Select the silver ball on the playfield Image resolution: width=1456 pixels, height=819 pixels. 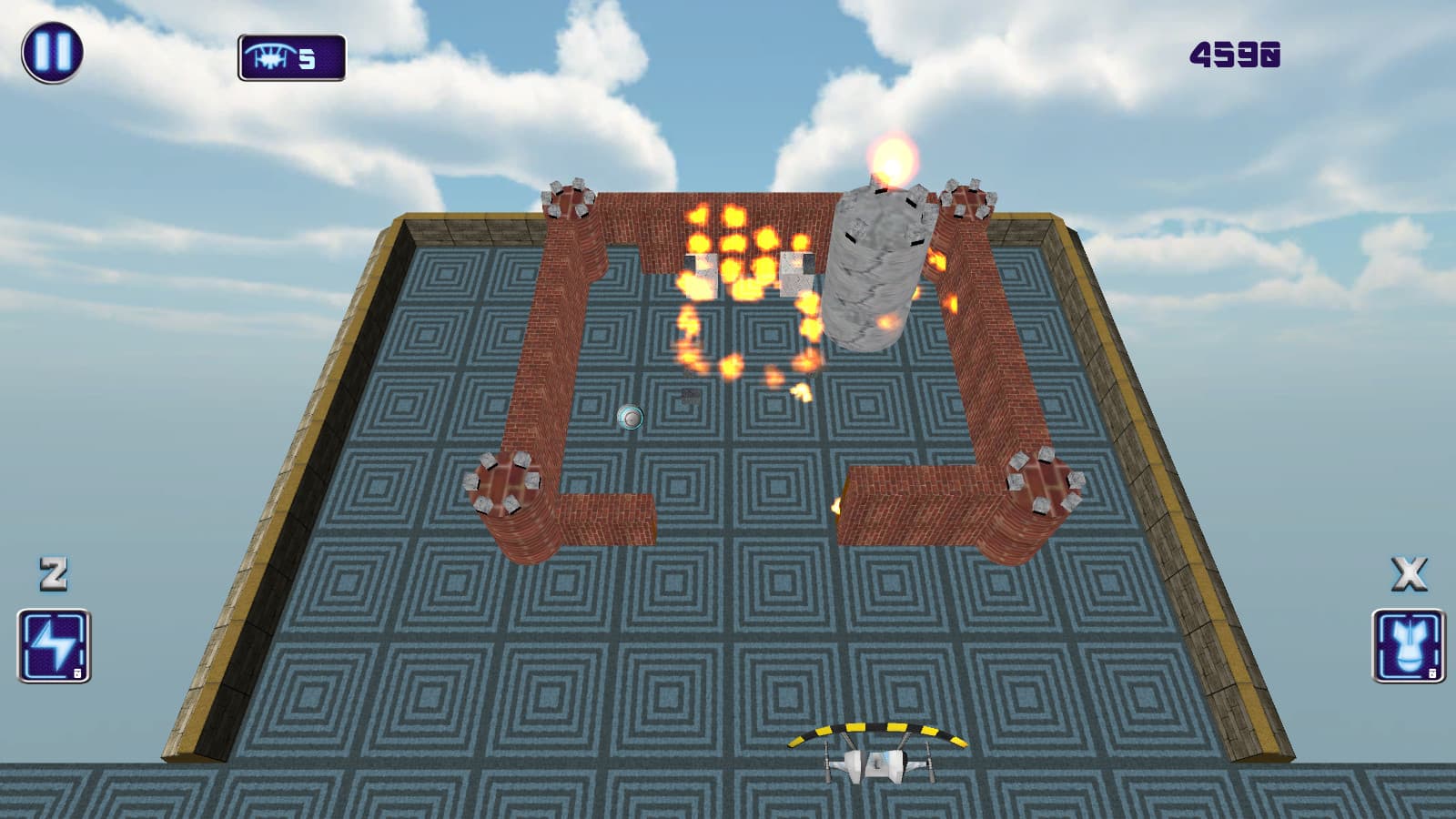click(x=630, y=416)
